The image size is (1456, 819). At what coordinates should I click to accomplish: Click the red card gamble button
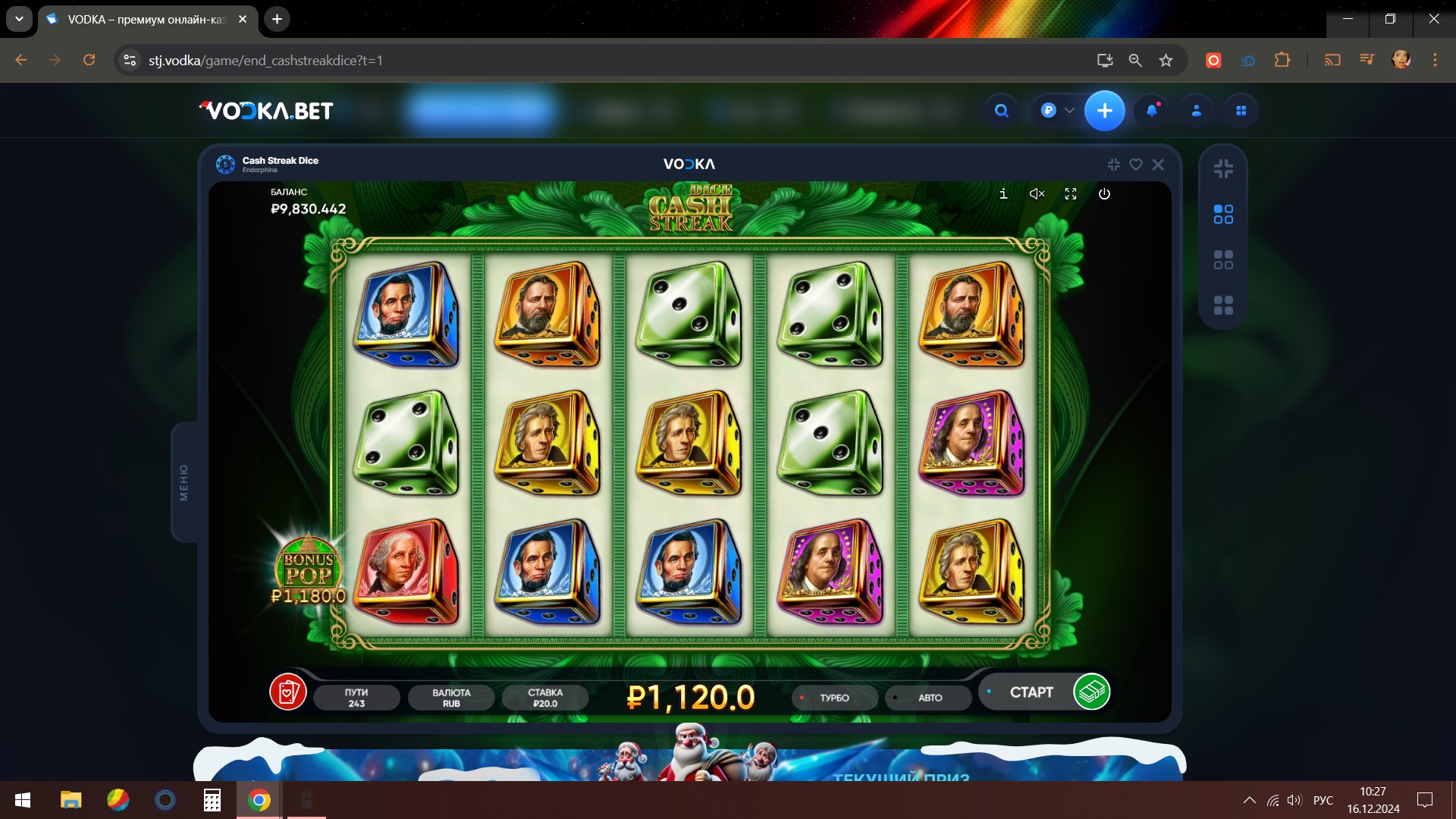(288, 692)
